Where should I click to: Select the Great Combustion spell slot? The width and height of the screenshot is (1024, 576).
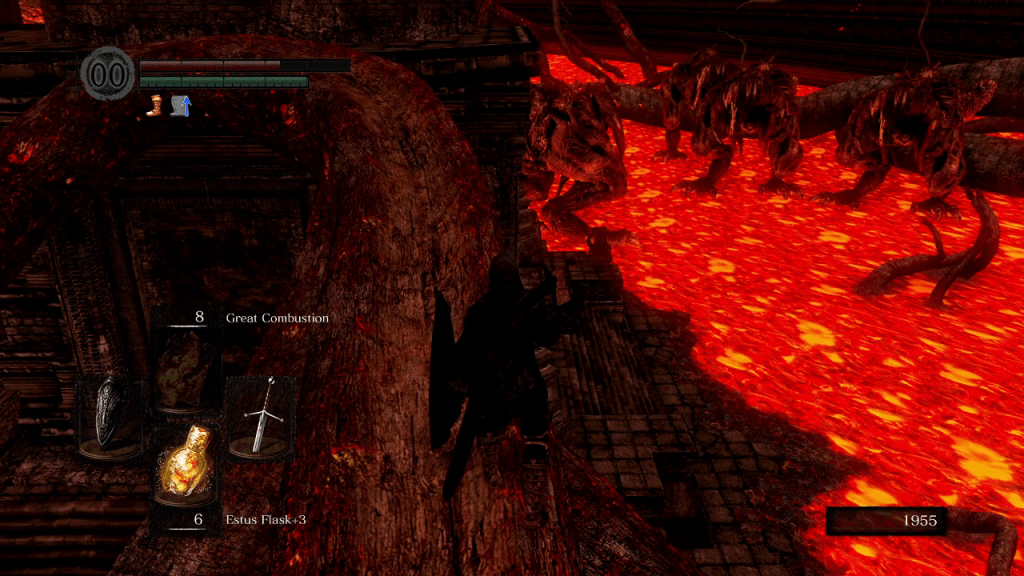pyautogui.click(x=185, y=368)
